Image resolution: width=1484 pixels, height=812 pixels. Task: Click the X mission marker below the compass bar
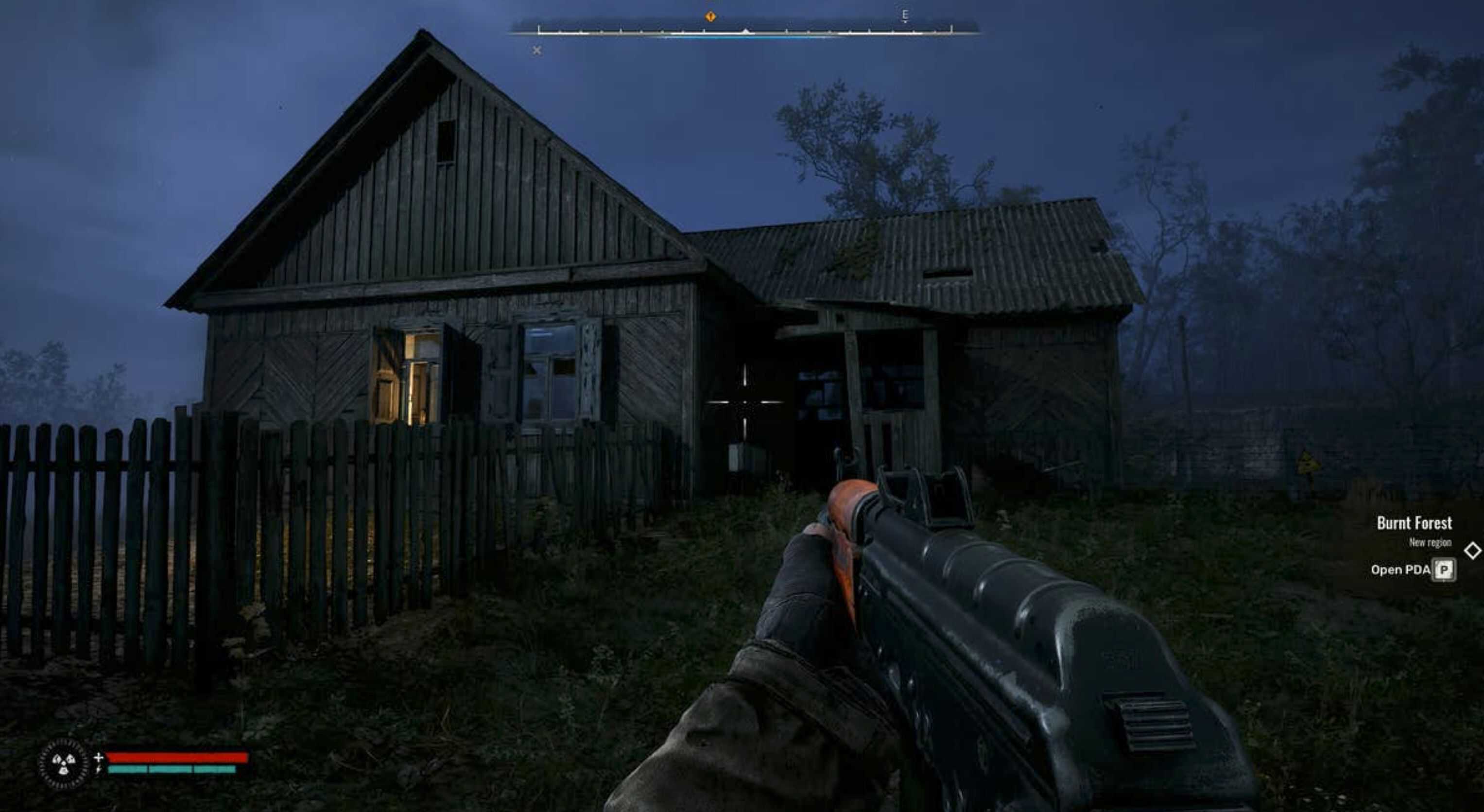pyautogui.click(x=537, y=51)
